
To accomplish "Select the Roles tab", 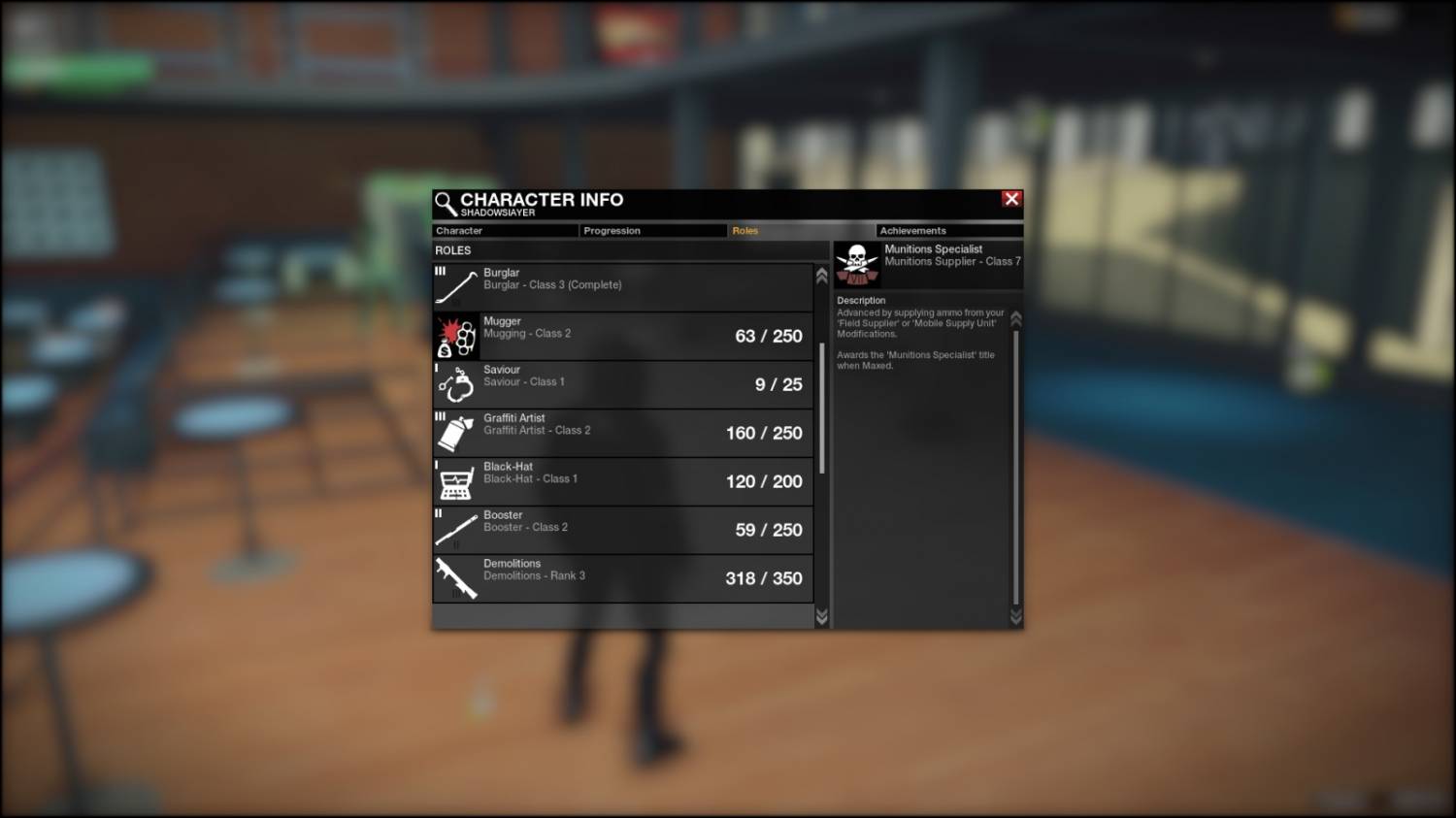I will (x=801, y=231).
